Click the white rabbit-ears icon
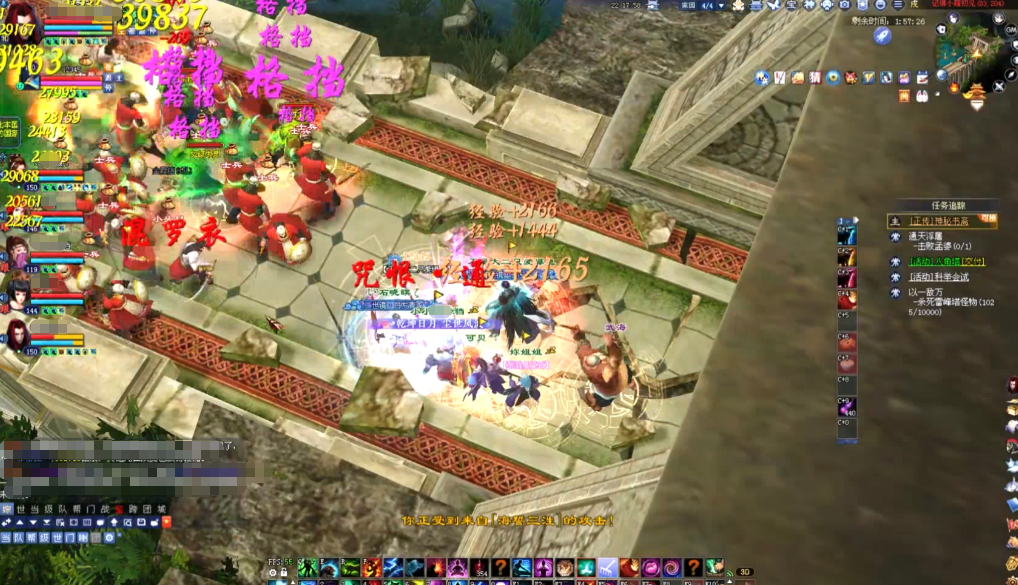 tap(921, 95)
